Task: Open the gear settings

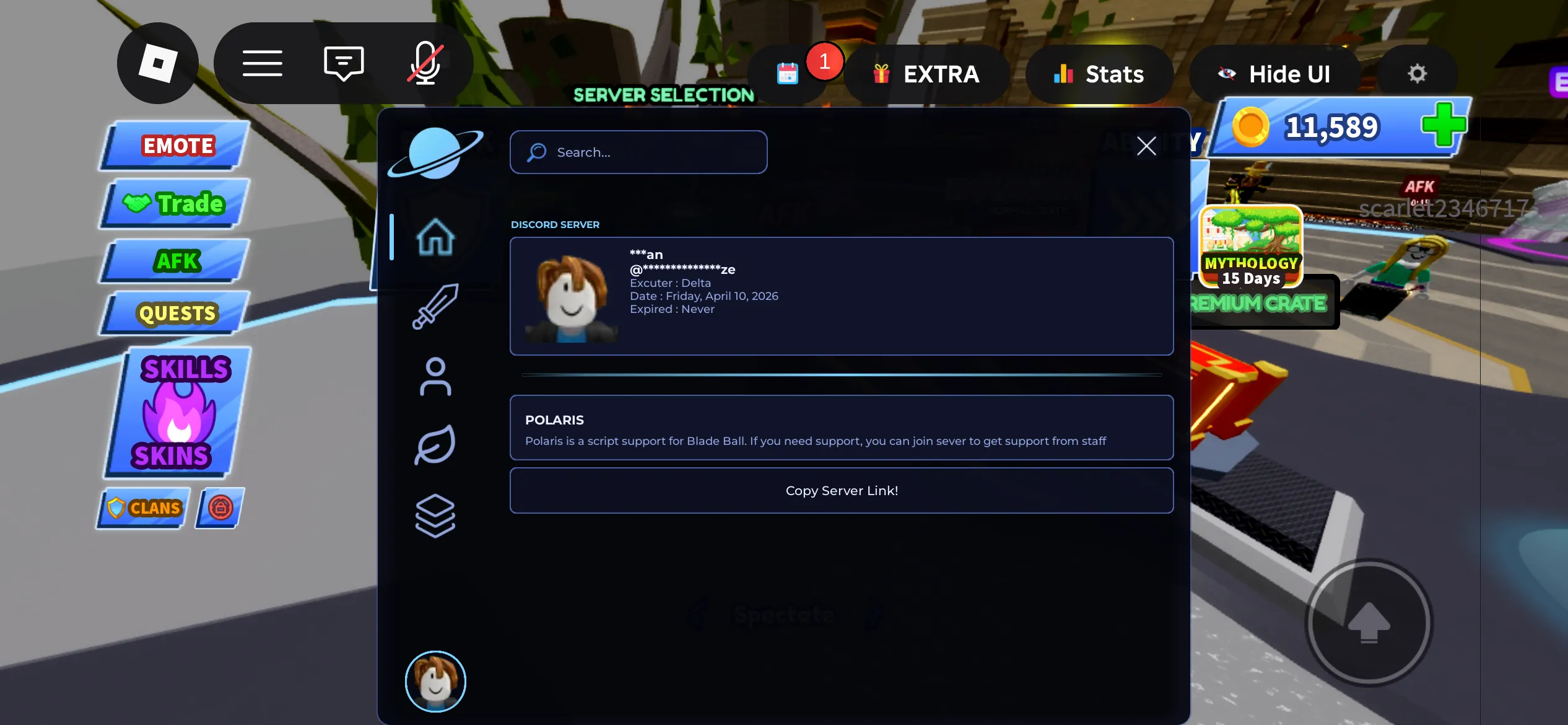Action: pyautogui.click(x=1417, y=74)
